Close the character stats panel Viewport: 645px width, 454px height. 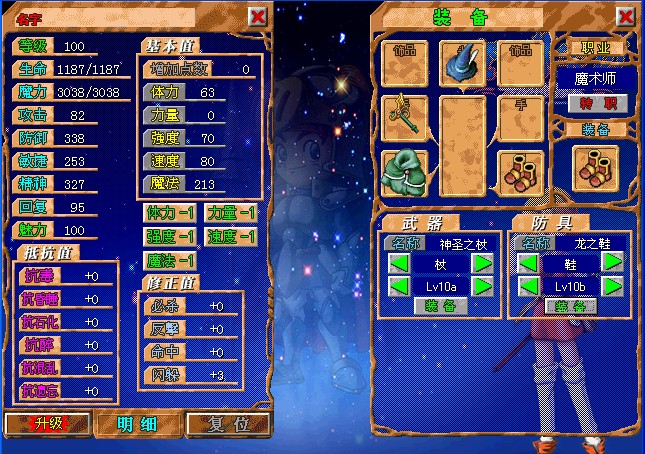click(257, 17)
